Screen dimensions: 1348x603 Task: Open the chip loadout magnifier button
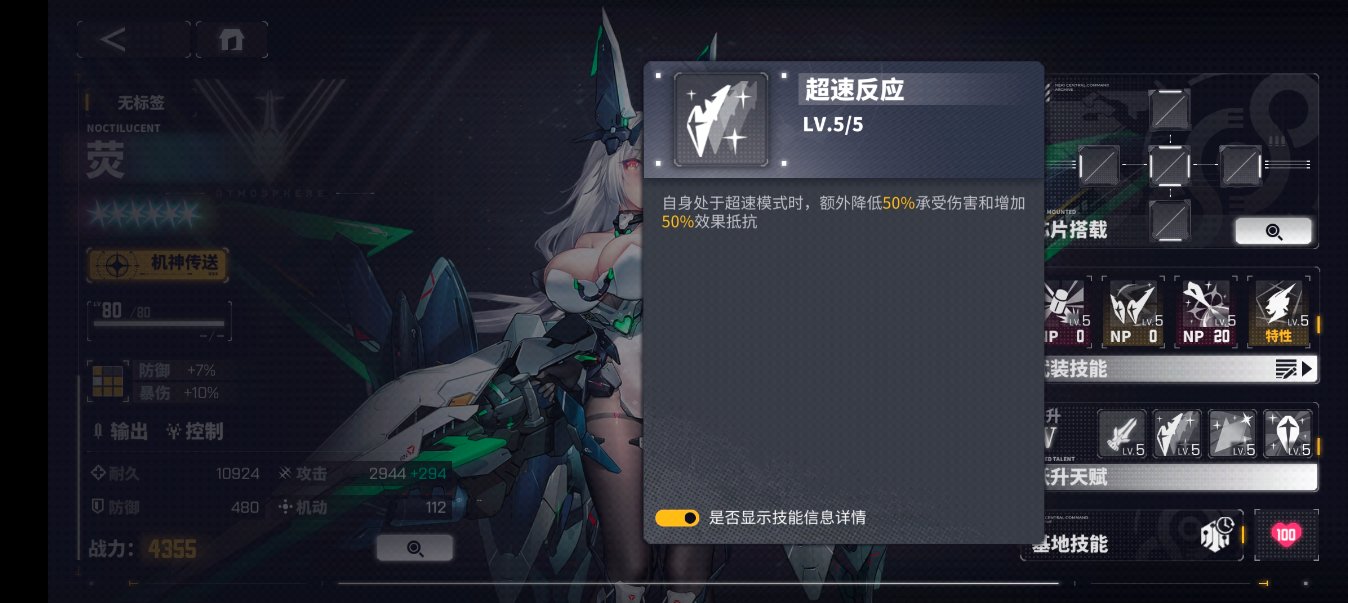pyautogui.click(x=1273, y=231)
